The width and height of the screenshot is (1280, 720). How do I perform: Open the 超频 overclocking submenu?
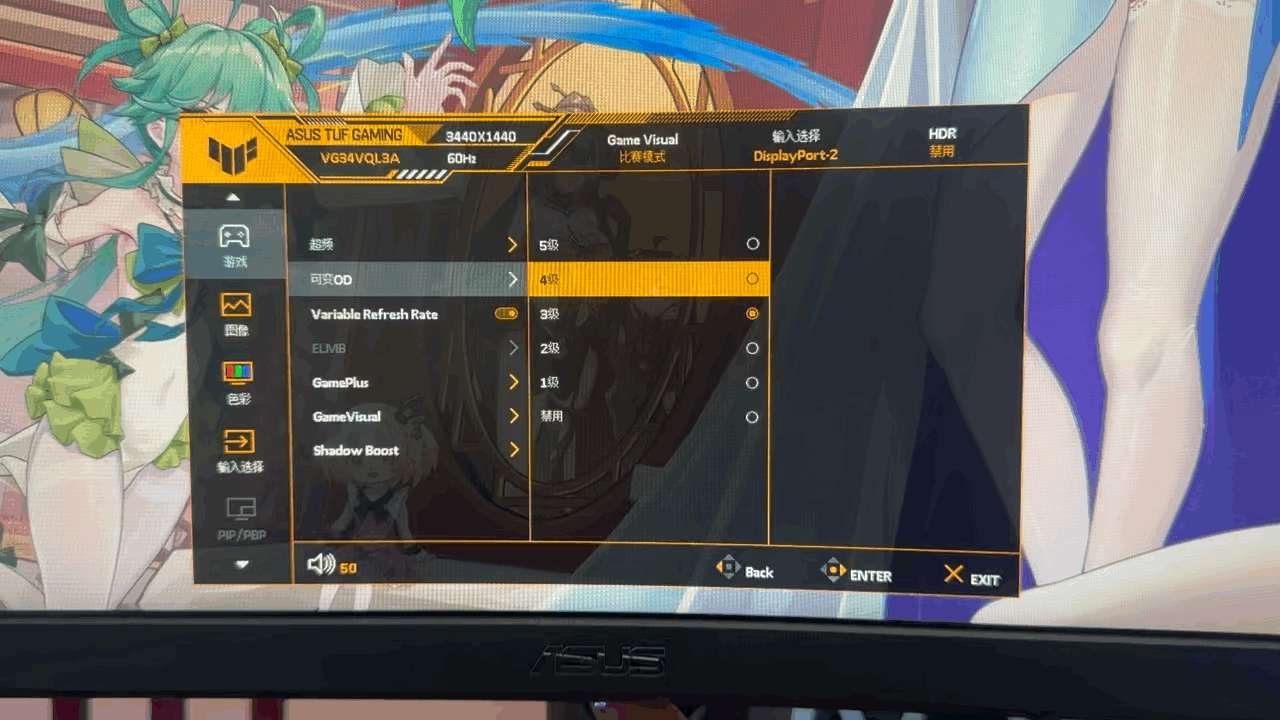pos(407,245)
